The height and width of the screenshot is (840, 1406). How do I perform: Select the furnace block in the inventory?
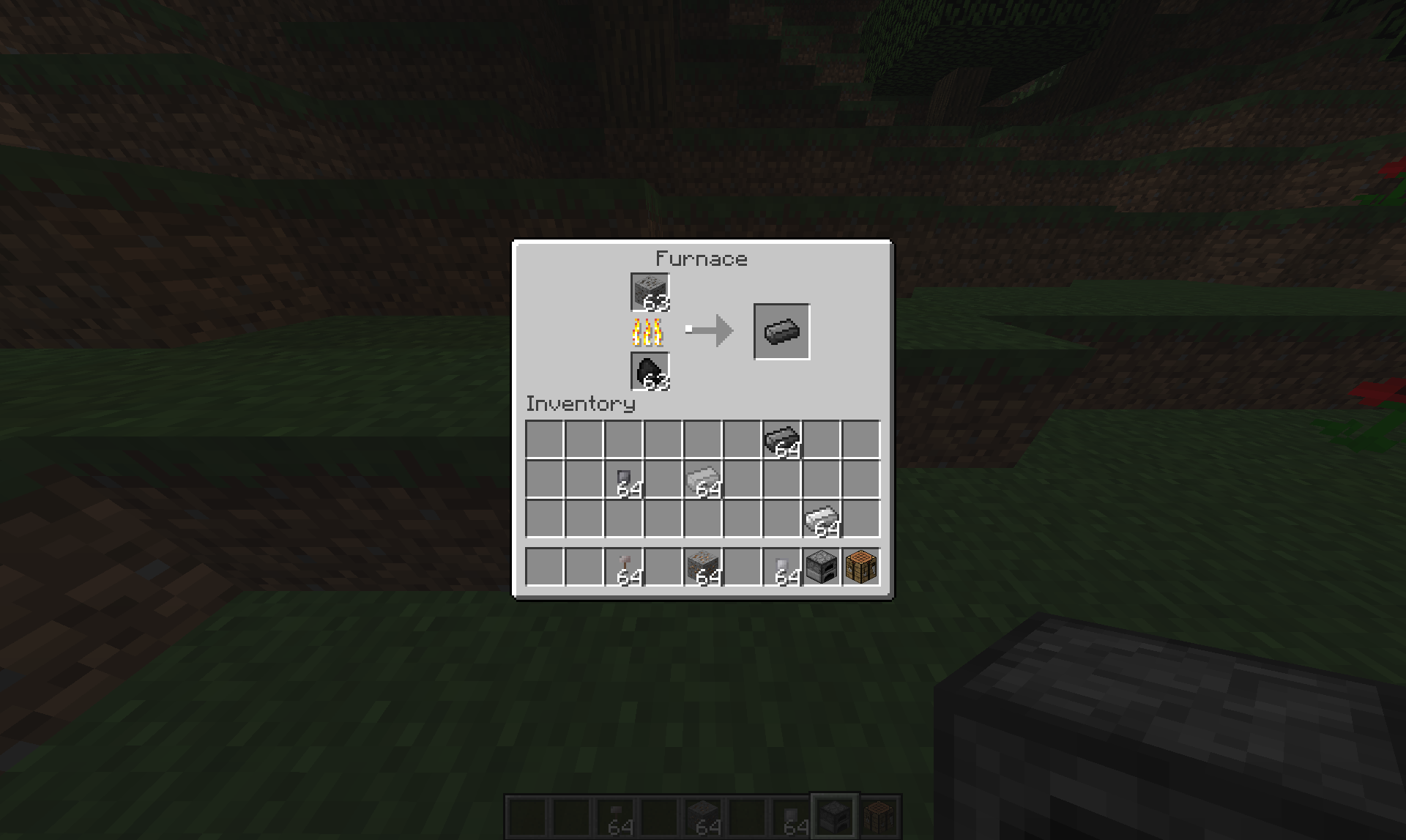[x=821, y=568]
